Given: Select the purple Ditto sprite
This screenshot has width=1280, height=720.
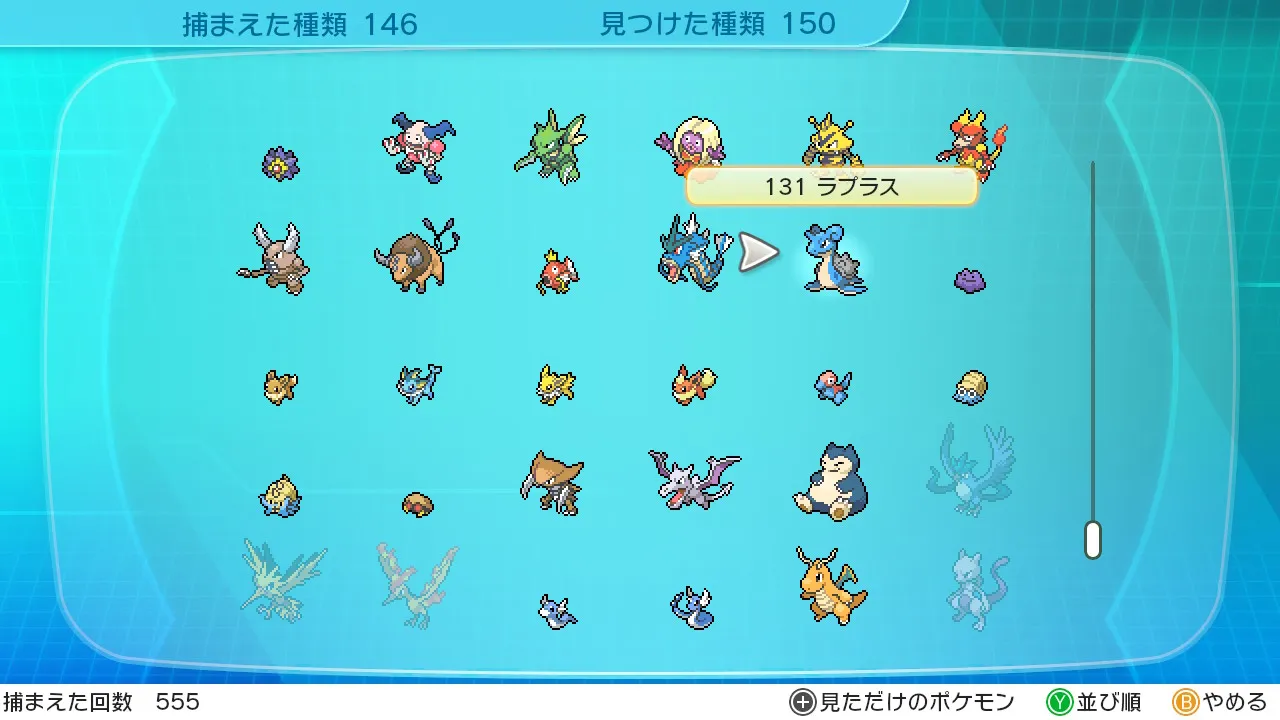Looking at the screenshot, I should 969,279.
